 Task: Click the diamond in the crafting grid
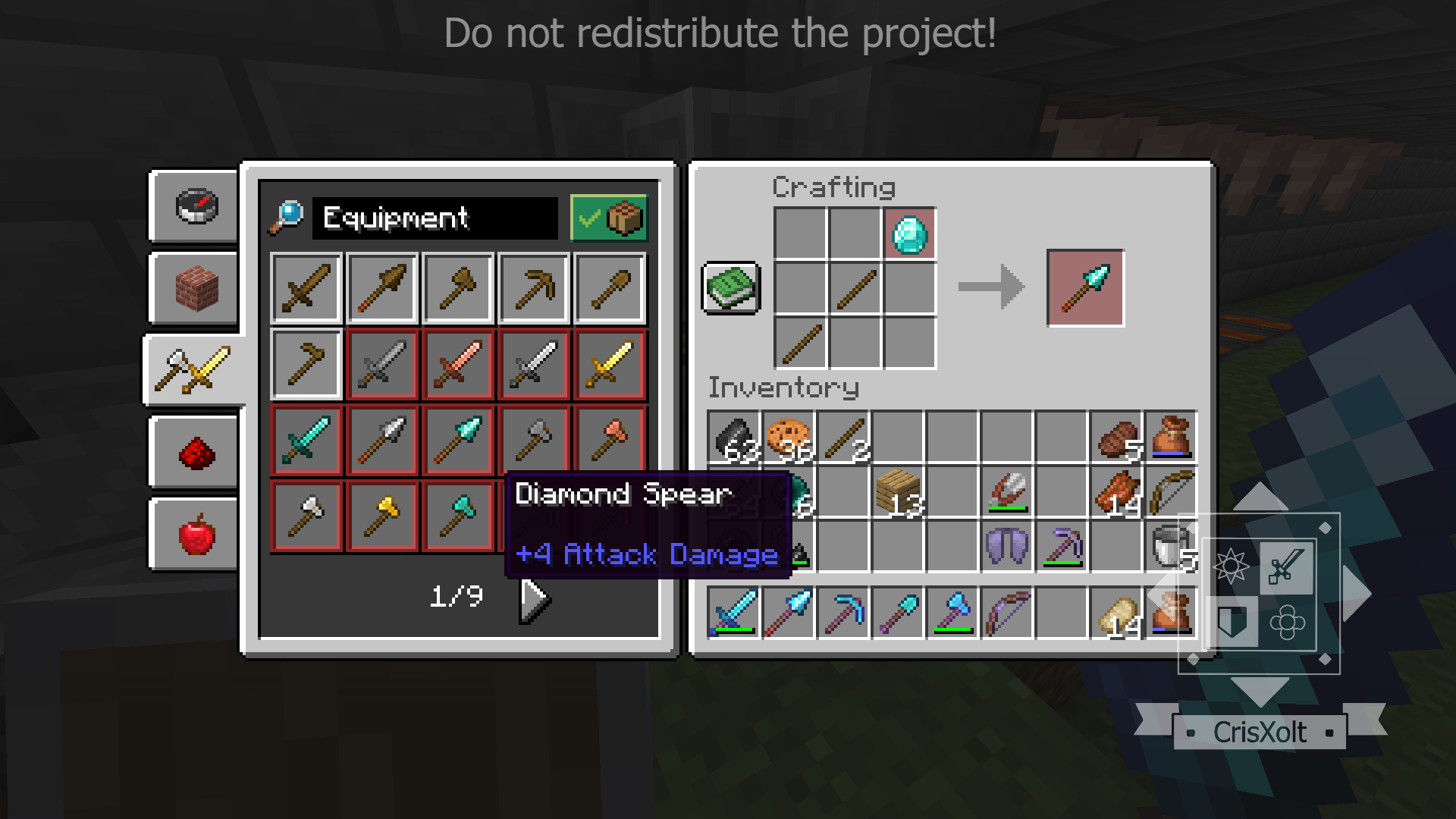909,234
